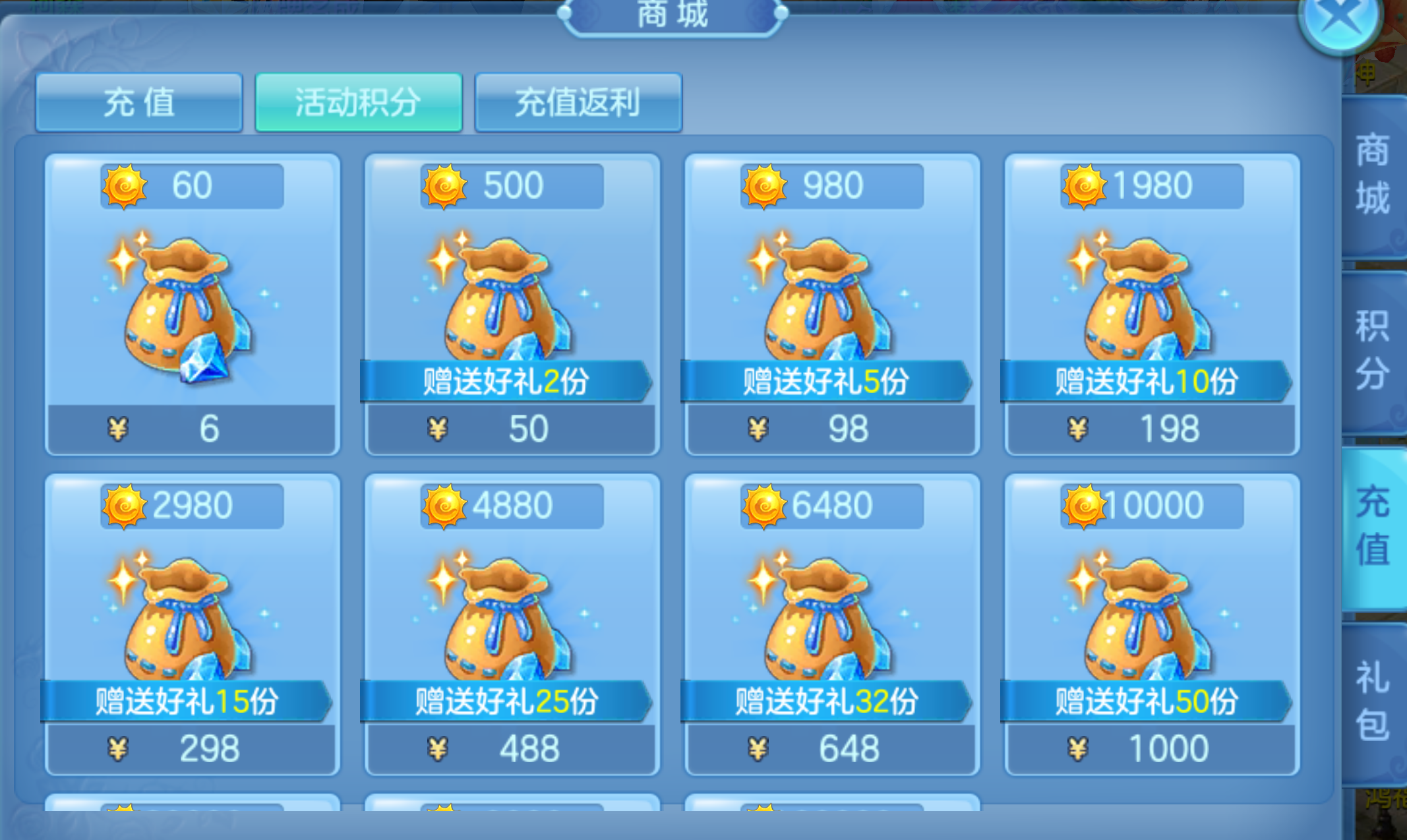
Task: Select the 活动积分 tab
Action: pyautogui.click(x=358, y=103)
